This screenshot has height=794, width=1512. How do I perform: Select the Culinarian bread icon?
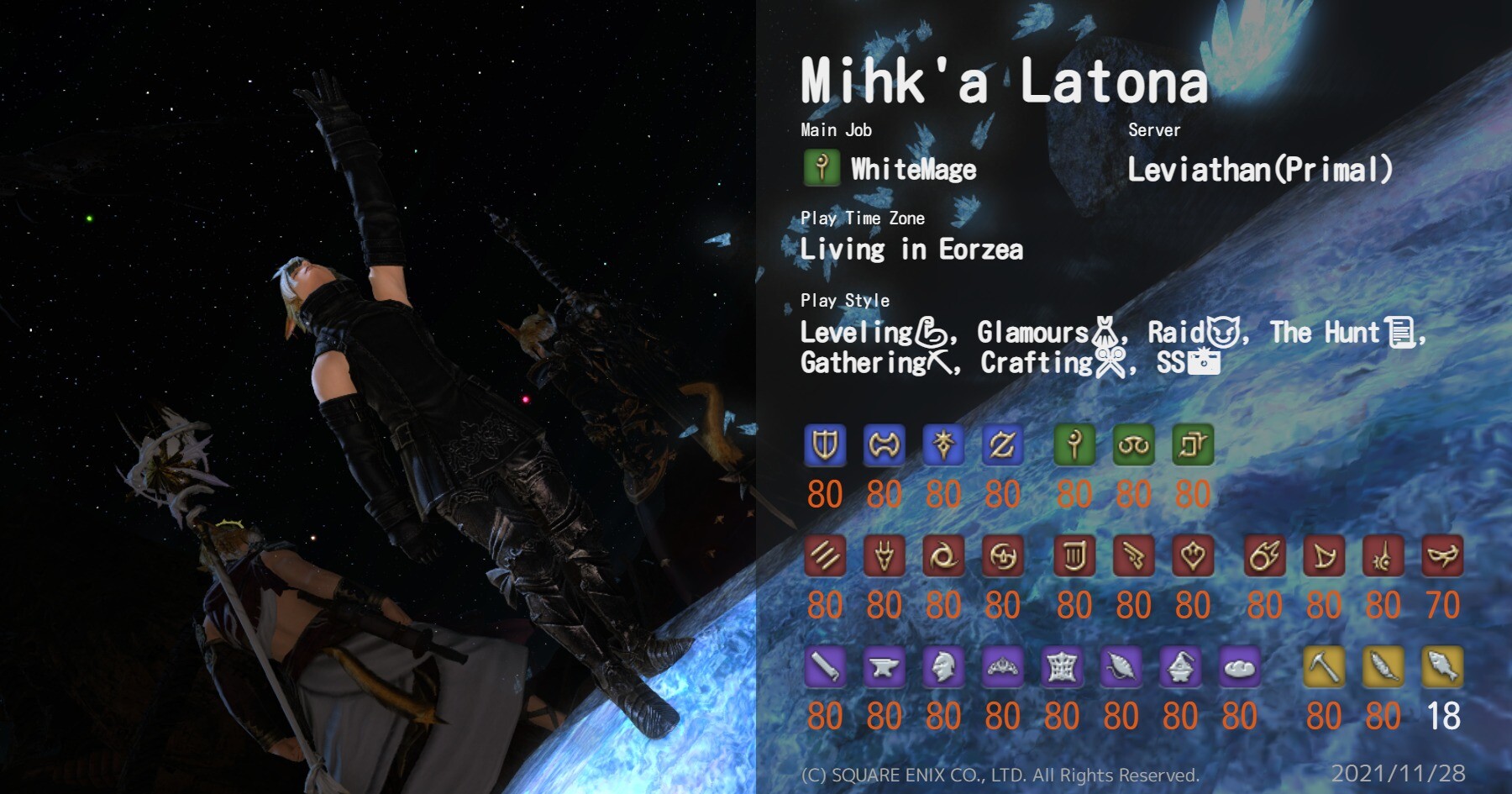point(1240,667)
